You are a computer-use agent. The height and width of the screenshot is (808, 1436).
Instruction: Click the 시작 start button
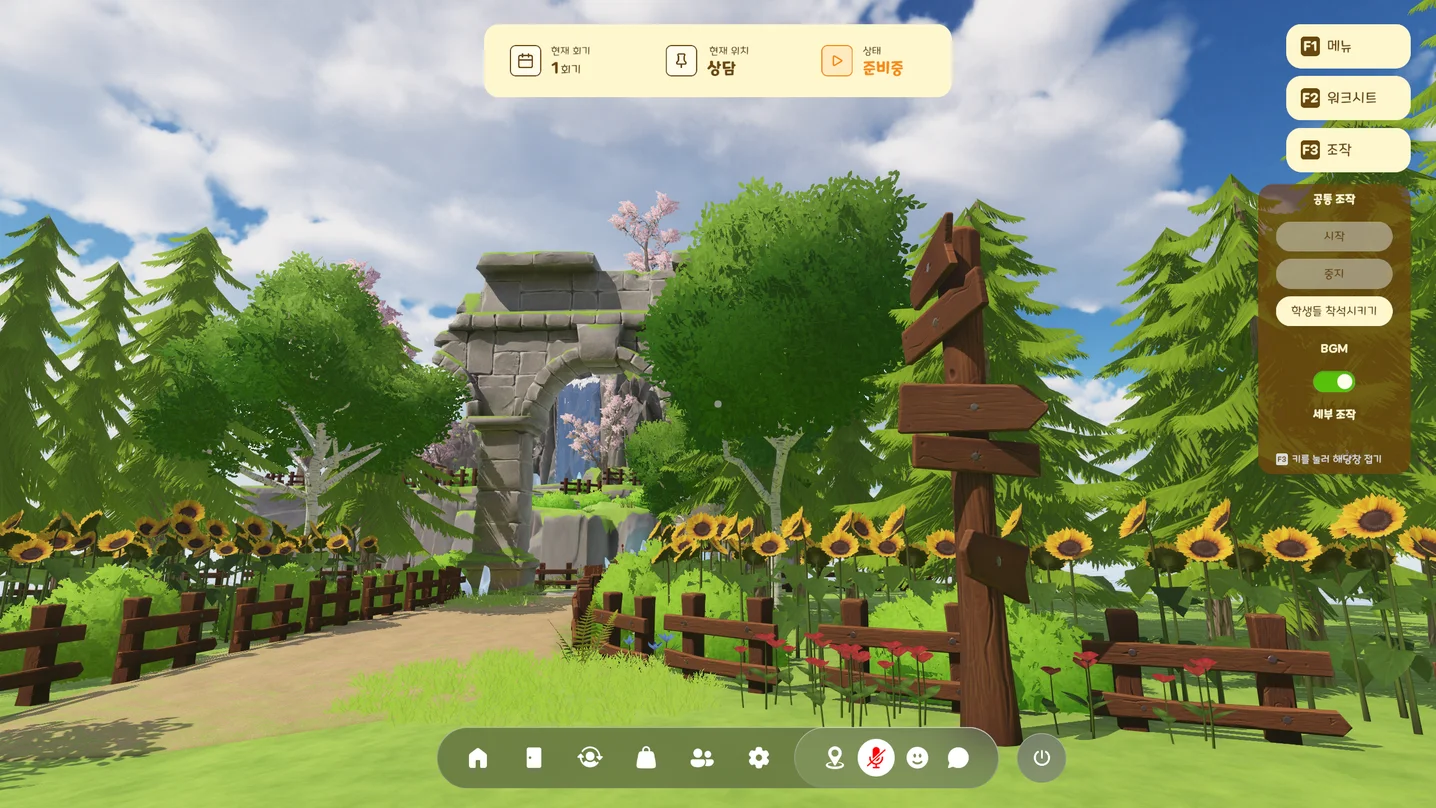pyautogui.click(x=1333, y=236)
